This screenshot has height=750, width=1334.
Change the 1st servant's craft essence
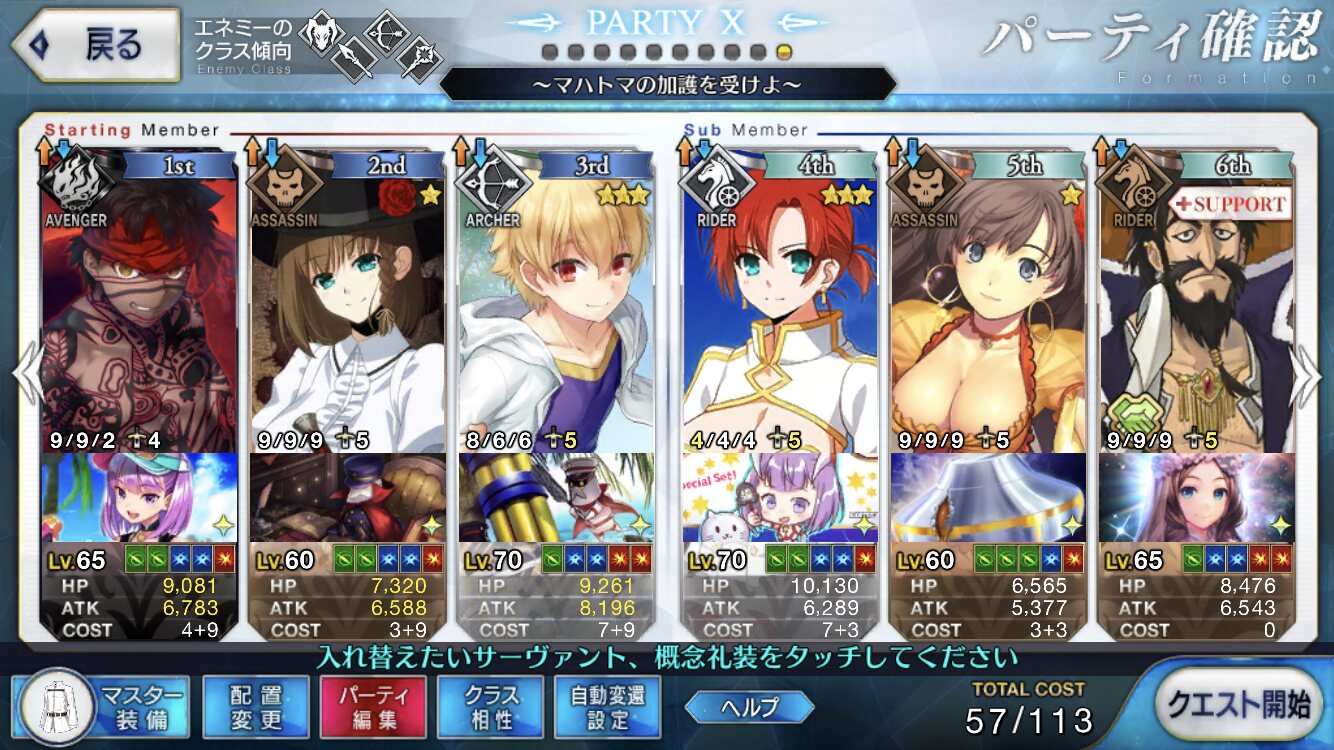click(140, 497)
